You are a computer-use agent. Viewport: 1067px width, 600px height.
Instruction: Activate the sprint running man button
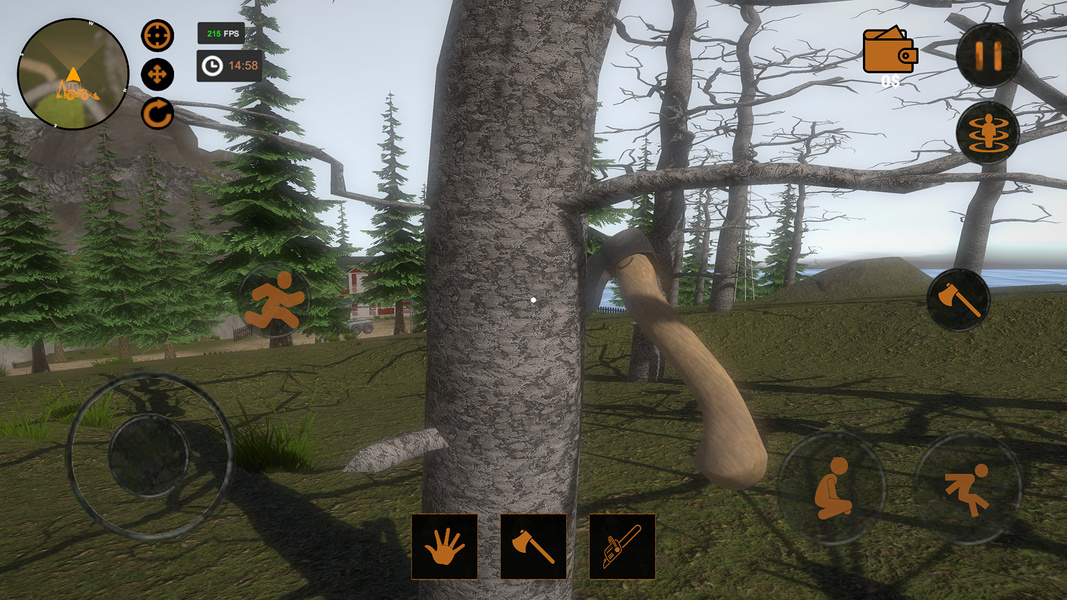pos(273,298)
